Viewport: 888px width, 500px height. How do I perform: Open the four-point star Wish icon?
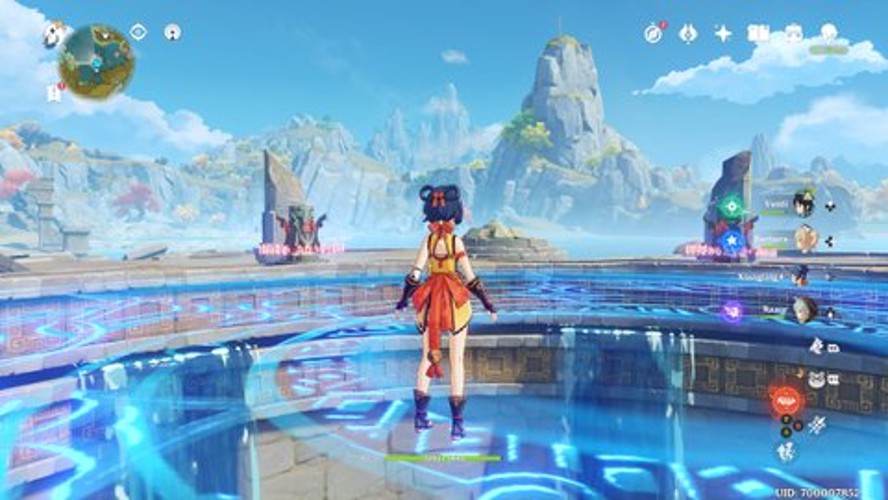(x=723, y=33)
